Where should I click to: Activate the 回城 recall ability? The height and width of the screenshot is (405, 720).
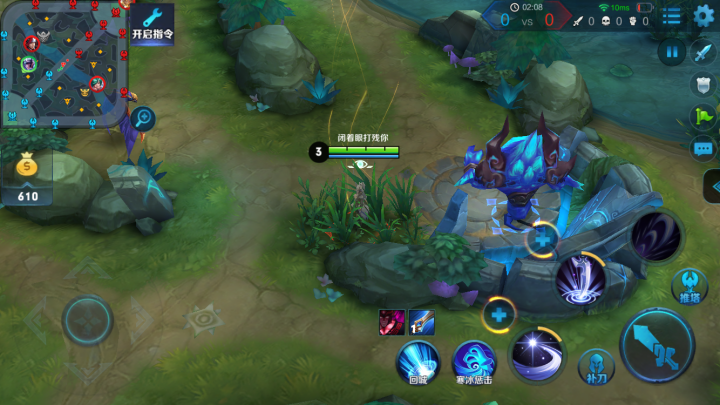click(x=419, y=360)
